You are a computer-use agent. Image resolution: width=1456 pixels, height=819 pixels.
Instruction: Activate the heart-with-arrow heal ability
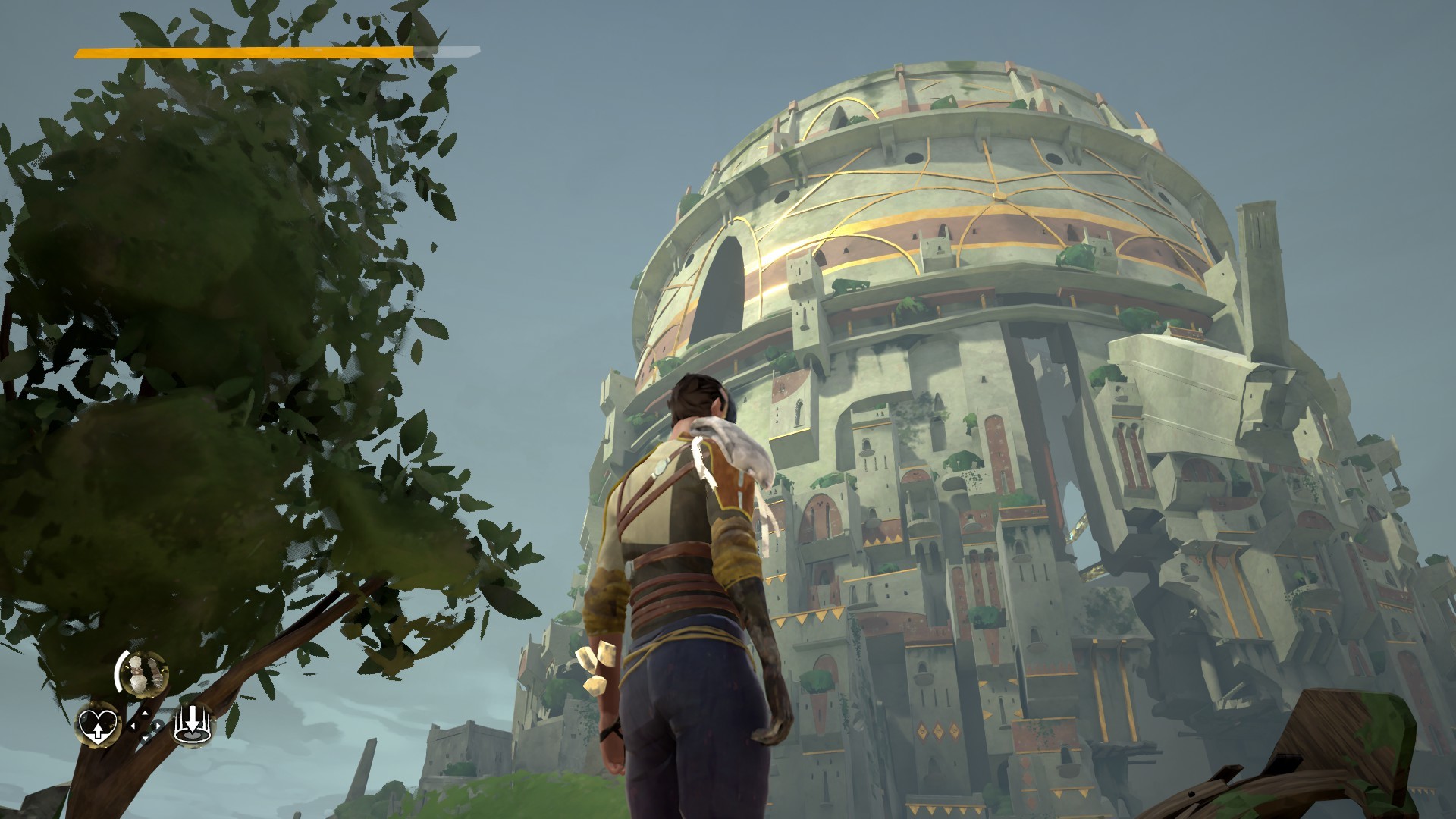point(98,724)
